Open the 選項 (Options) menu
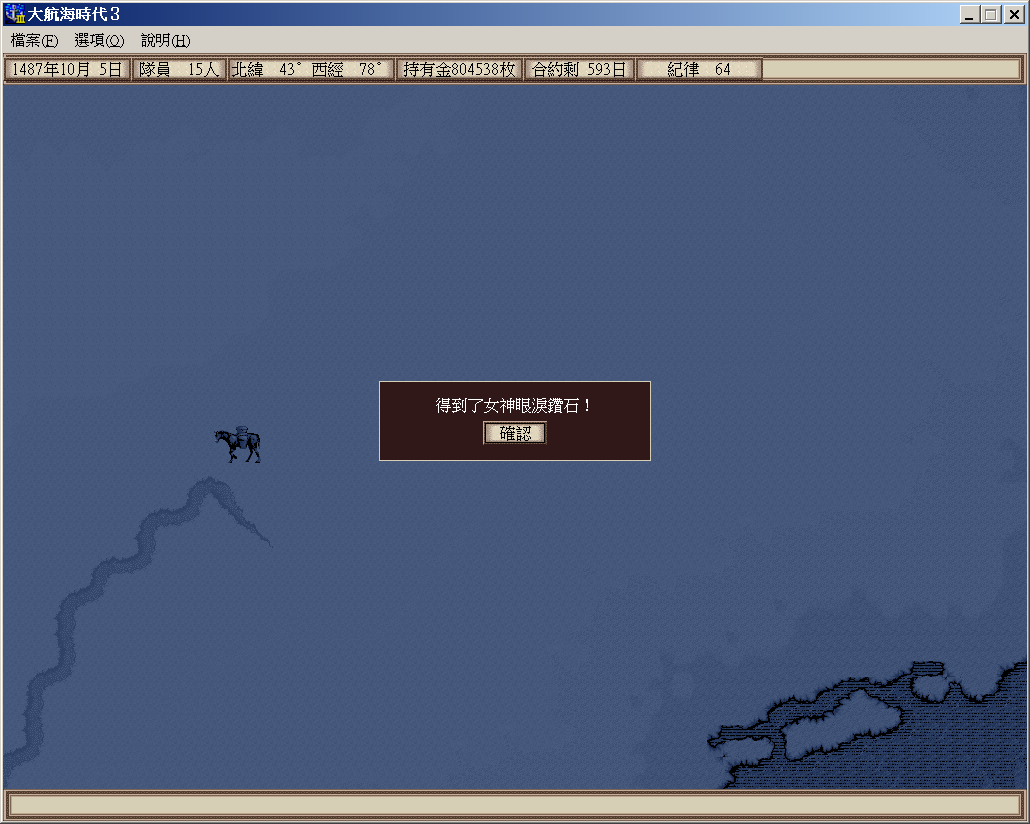The height and width of the screenshot is (824, 1030). [99, 40]
